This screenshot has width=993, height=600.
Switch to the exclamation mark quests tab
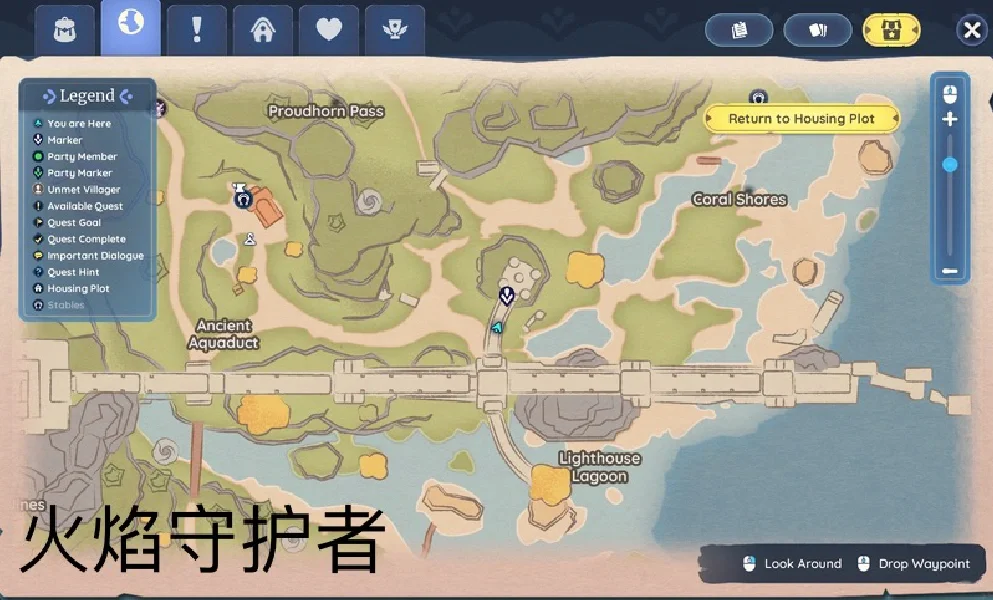coord(196,29)
